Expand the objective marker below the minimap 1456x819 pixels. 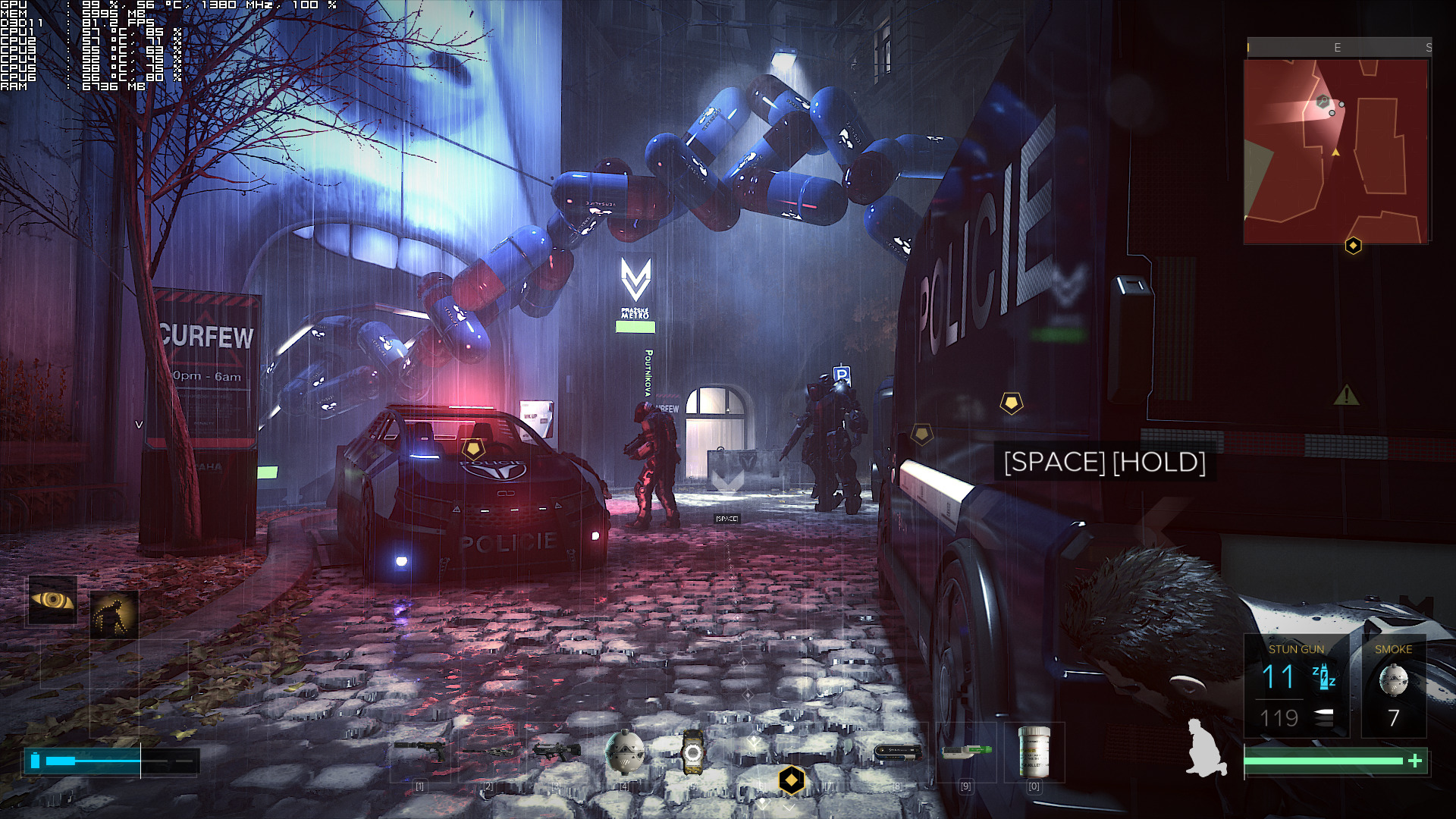tap(1352, 244)
